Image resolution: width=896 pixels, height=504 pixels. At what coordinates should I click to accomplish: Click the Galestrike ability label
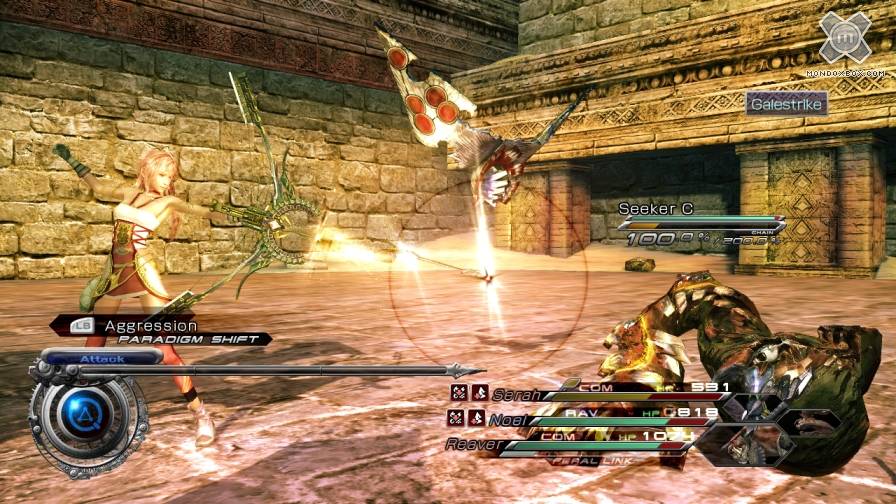click(786, 103)
